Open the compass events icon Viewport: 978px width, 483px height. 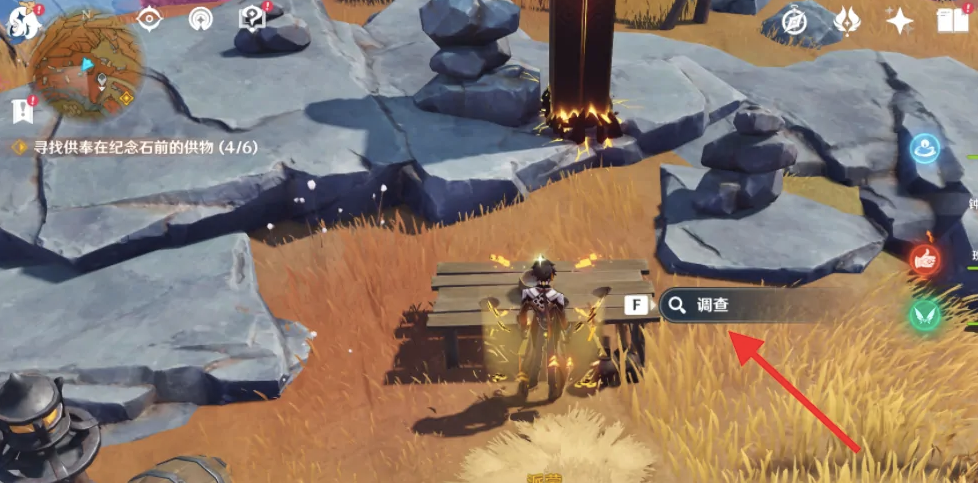click(796, 21)
